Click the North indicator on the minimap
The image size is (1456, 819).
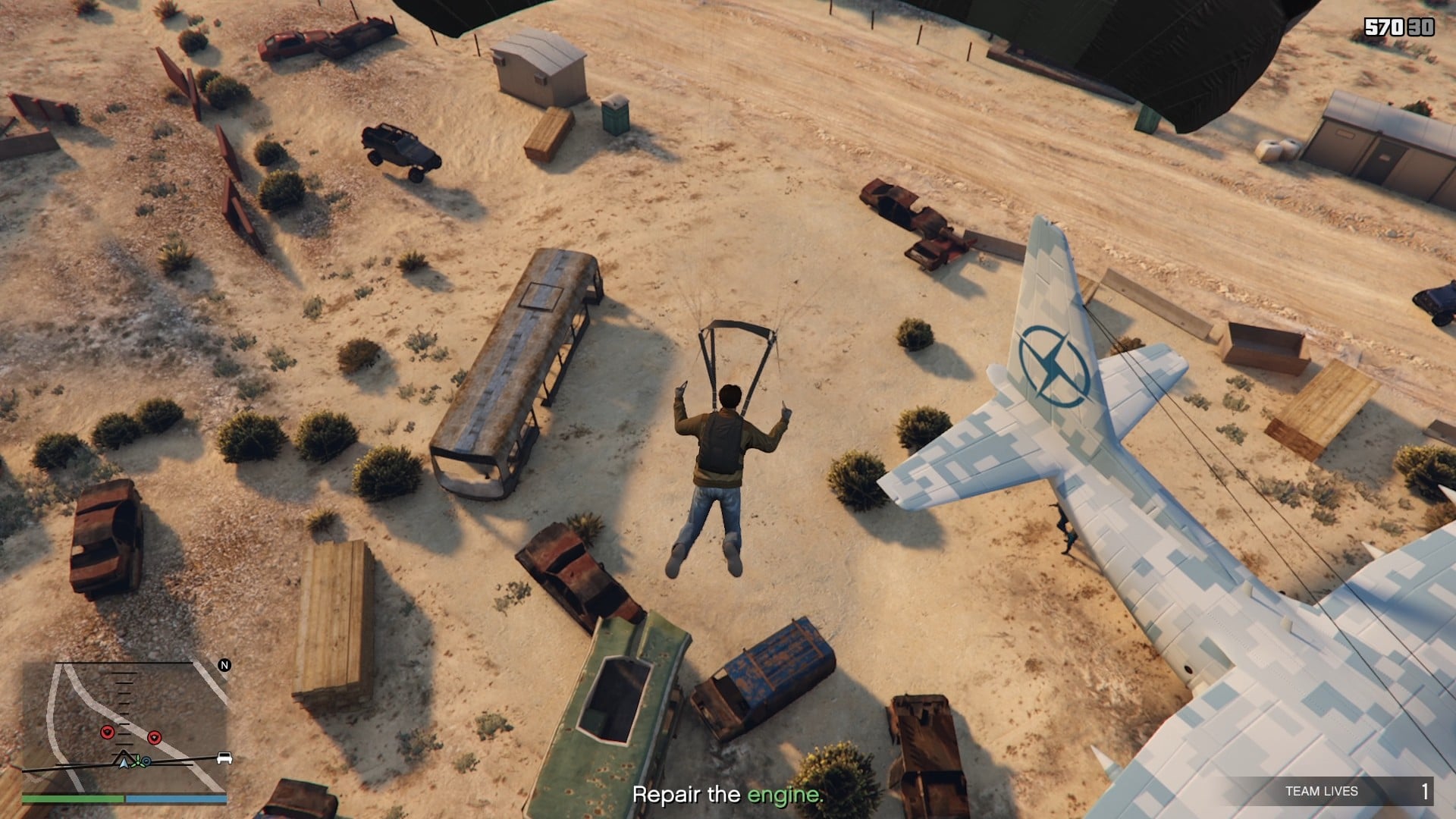tap(224, 665)
